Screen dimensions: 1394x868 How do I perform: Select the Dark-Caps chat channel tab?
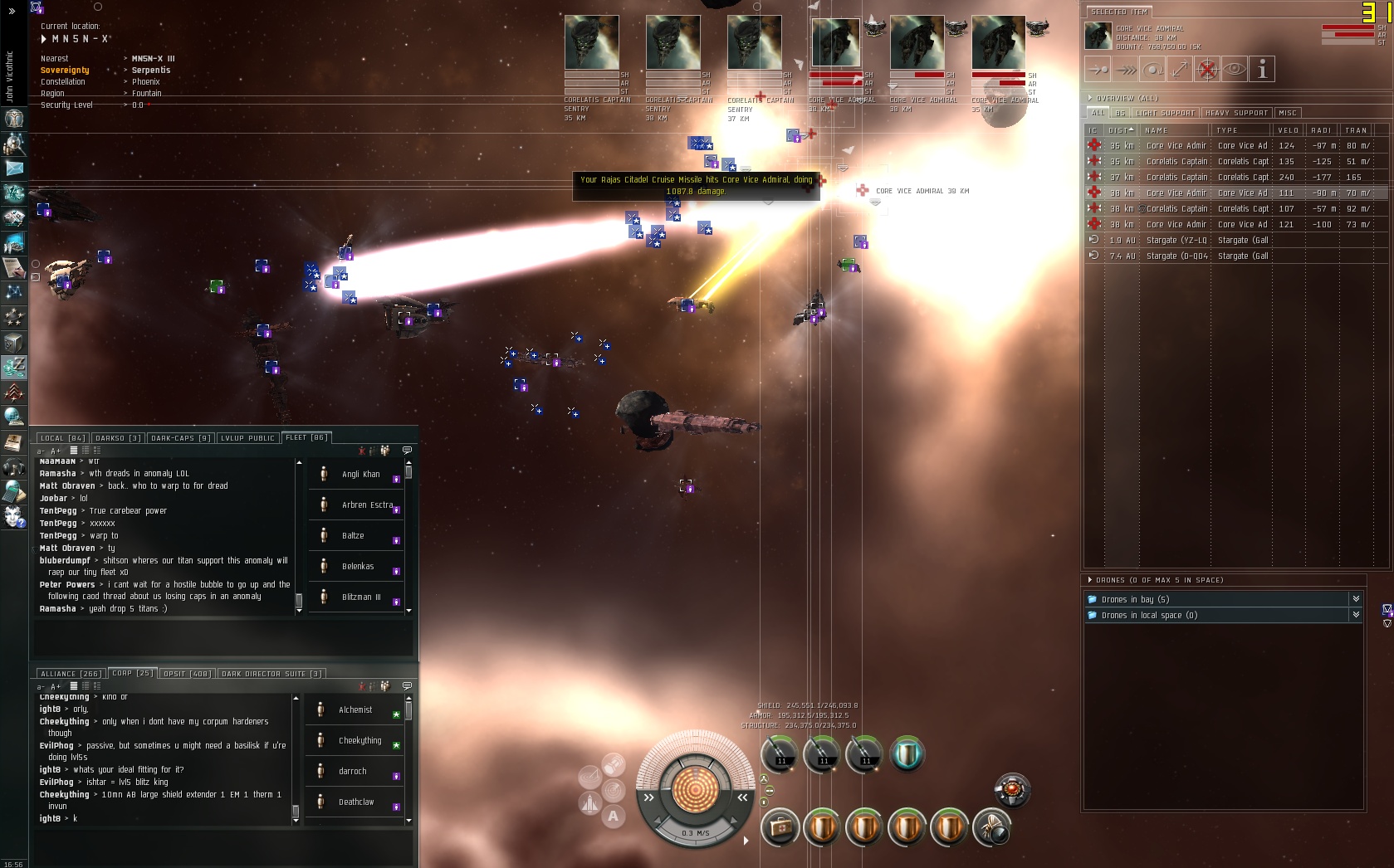pos(180,438)
